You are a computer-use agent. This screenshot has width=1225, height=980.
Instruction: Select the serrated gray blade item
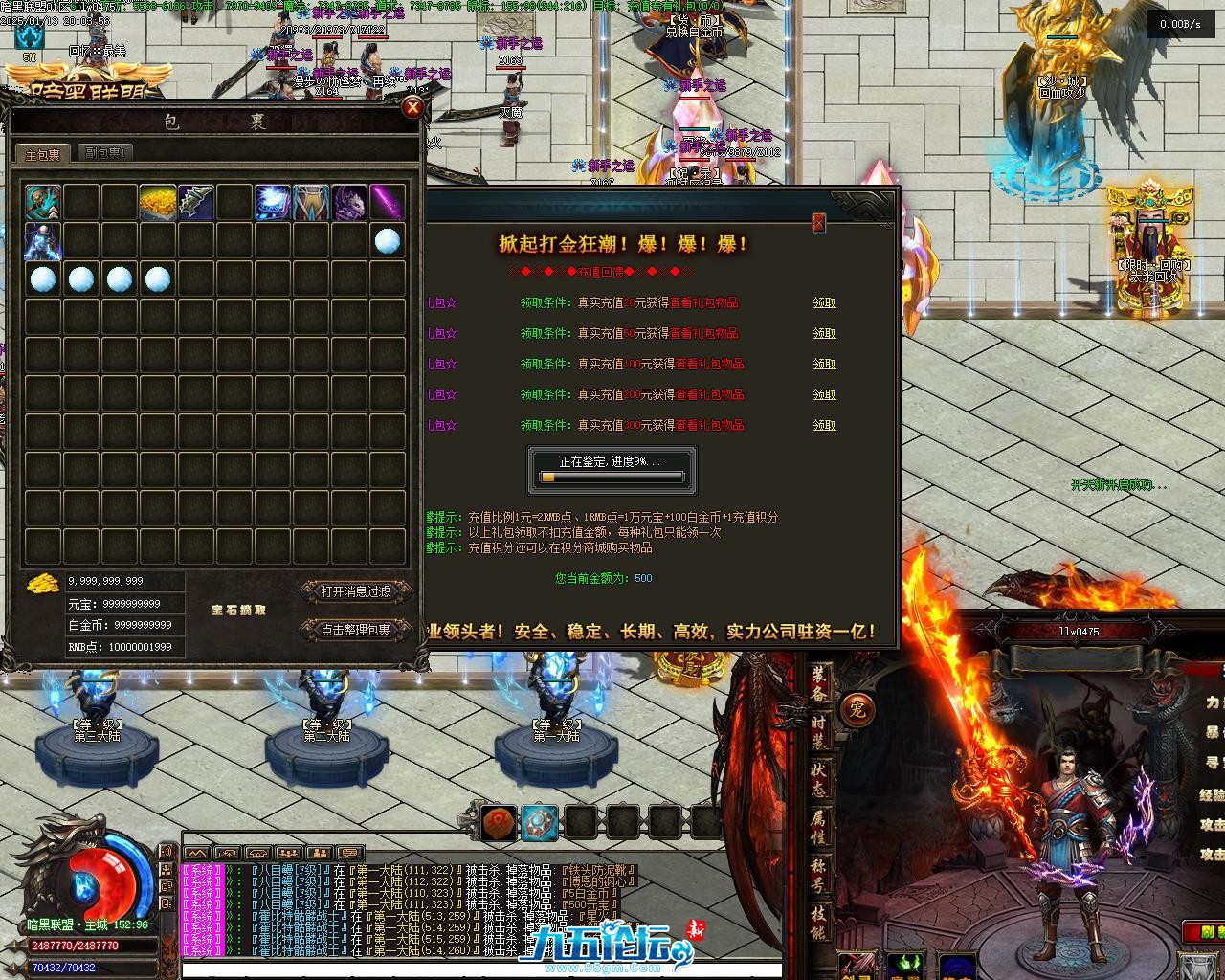(196, 202)
